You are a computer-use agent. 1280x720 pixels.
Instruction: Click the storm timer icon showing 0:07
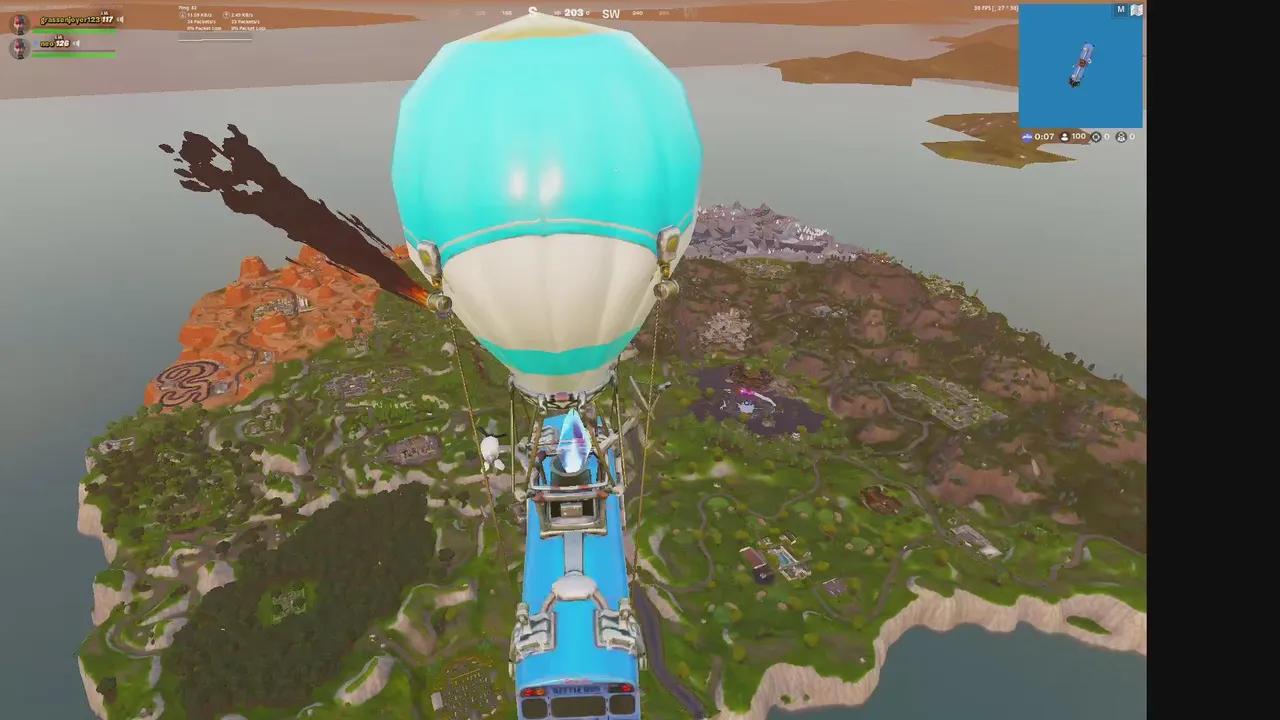point(1029,137)
